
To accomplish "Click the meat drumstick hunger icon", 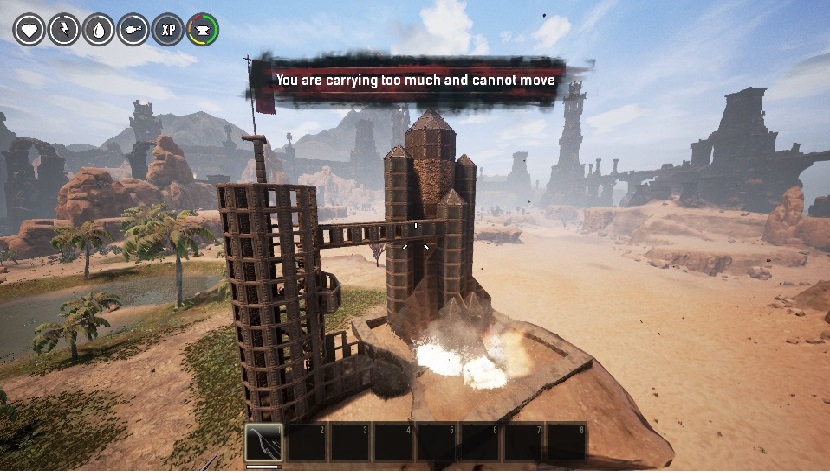I will [x=134, y=29].
